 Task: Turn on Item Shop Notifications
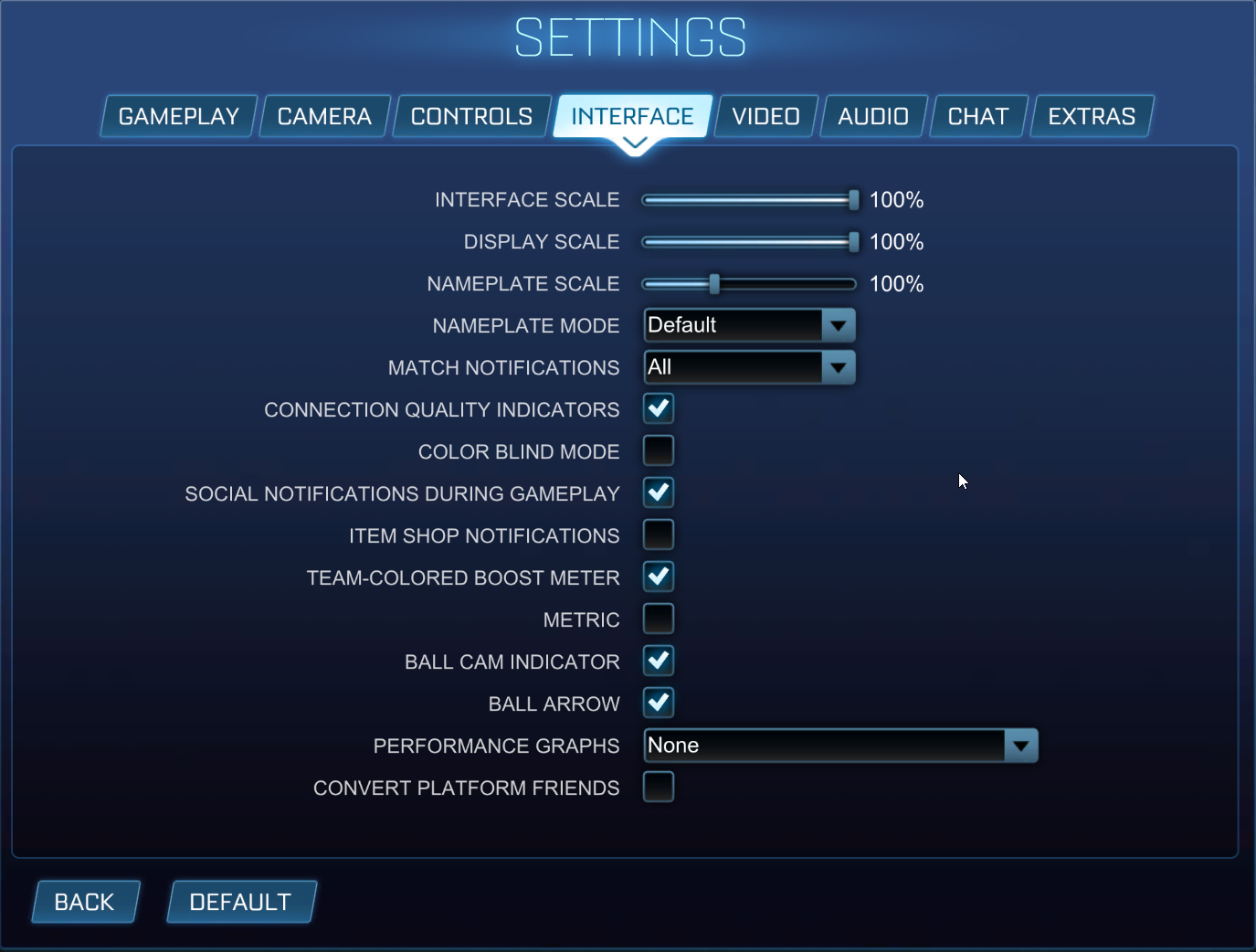click(658, 534)
